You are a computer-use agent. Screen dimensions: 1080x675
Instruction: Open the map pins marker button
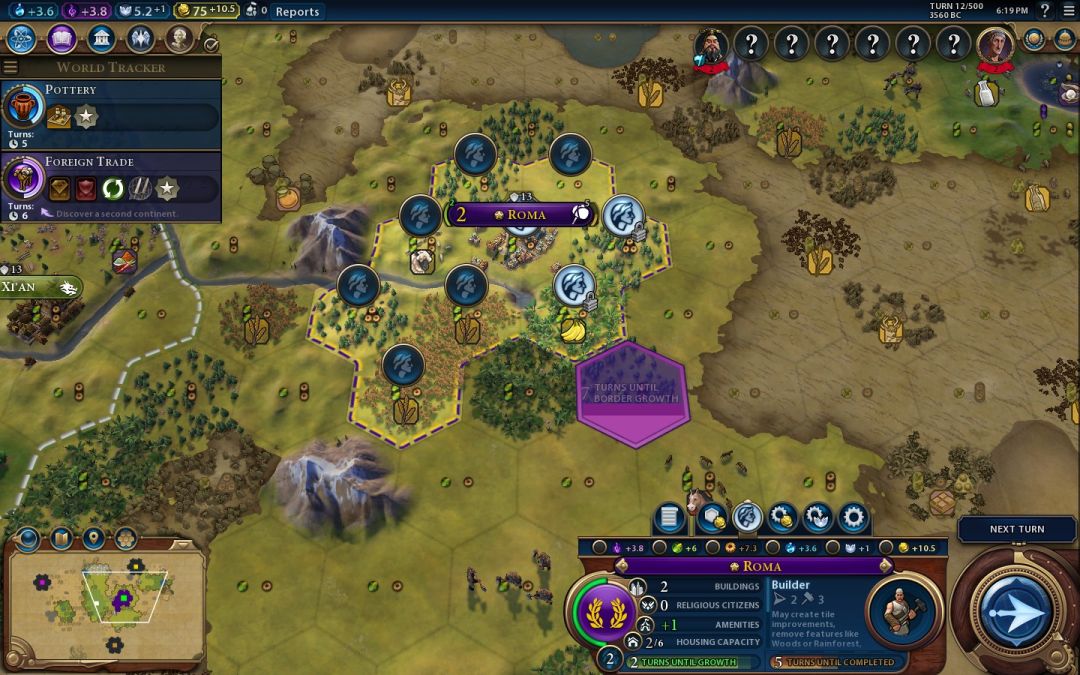pyautogui.click(x=94, y=539)
